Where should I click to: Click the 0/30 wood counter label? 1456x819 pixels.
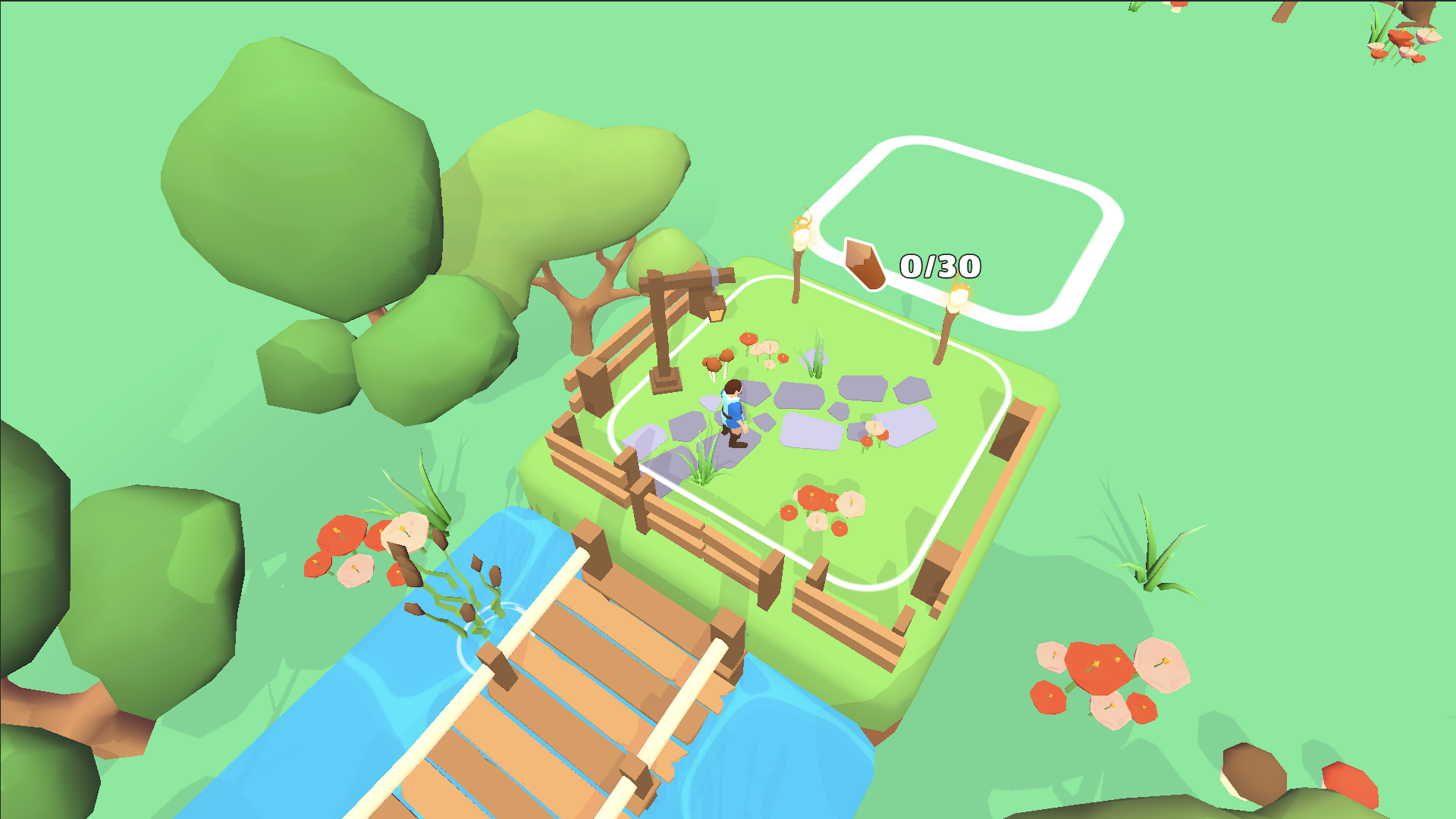940,265
